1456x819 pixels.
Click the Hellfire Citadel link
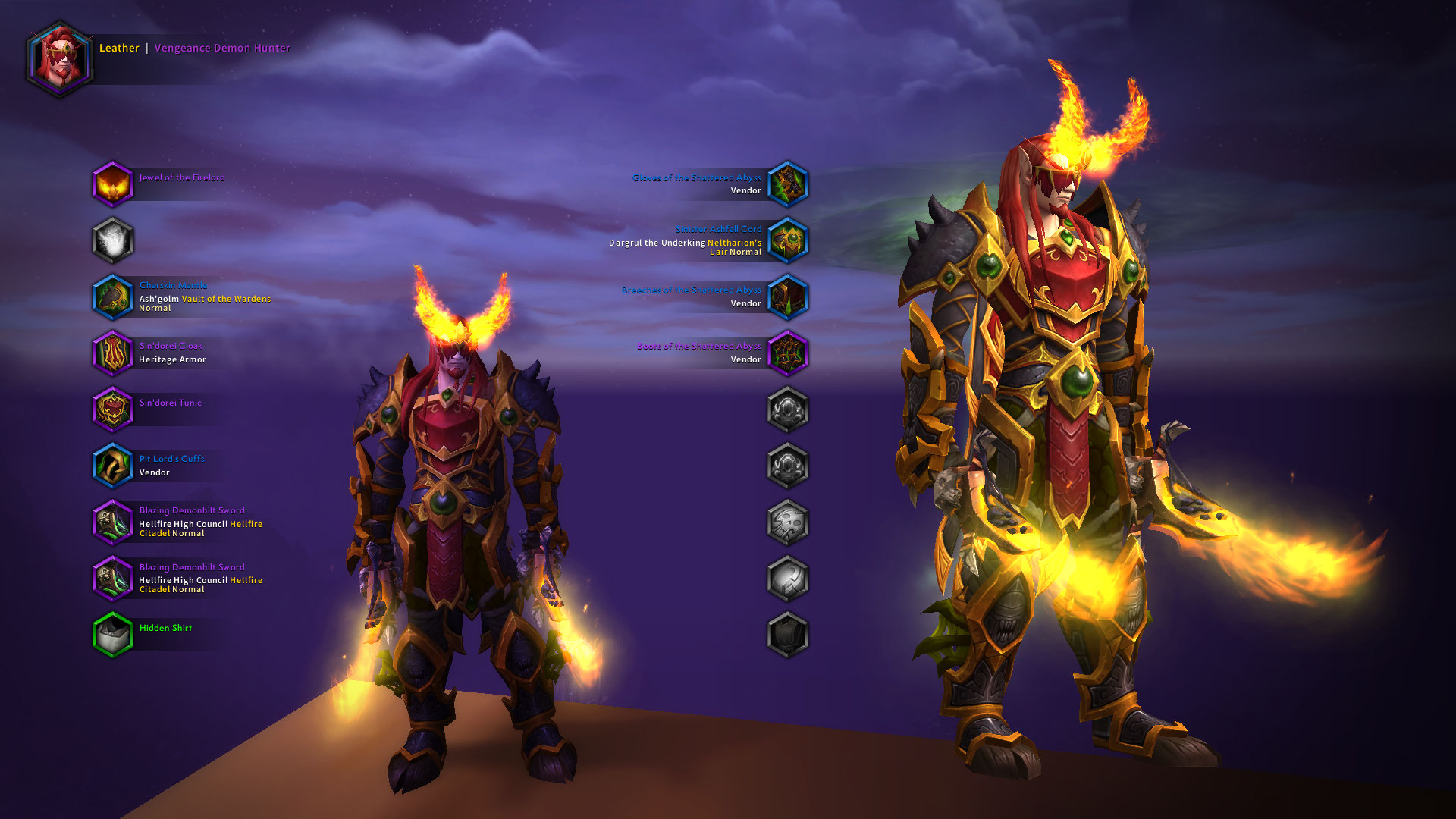(x=246, y=523)
